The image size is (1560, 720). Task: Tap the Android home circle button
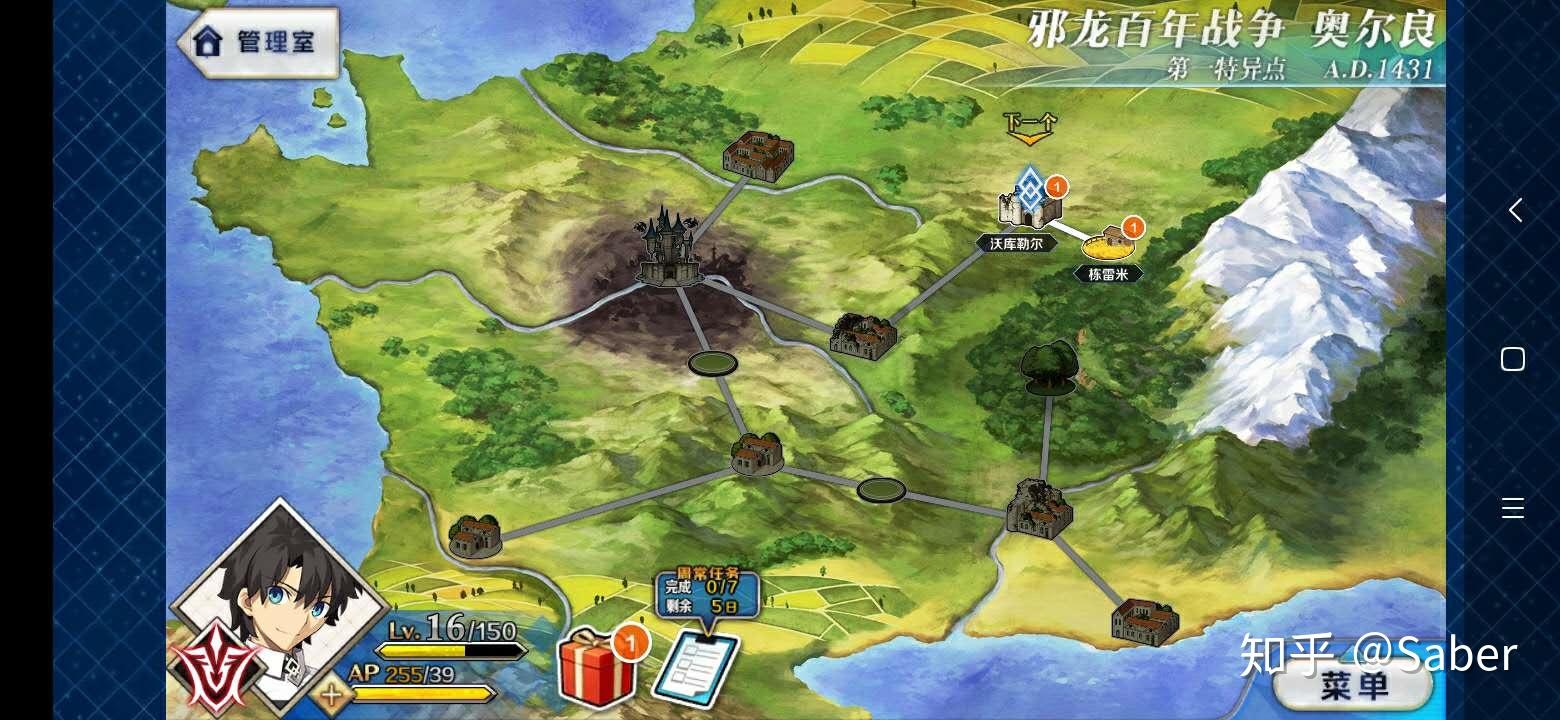click(x=1515, y=360)
